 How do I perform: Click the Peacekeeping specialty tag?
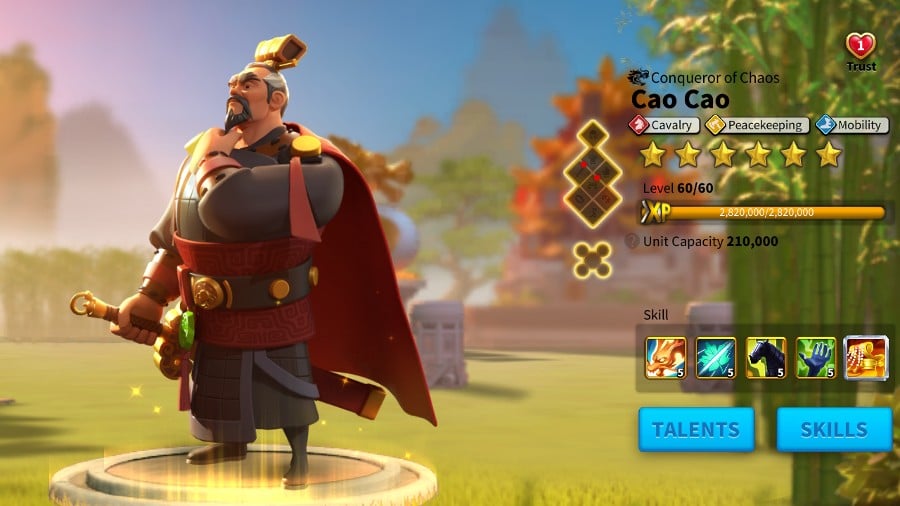point(756,125)
